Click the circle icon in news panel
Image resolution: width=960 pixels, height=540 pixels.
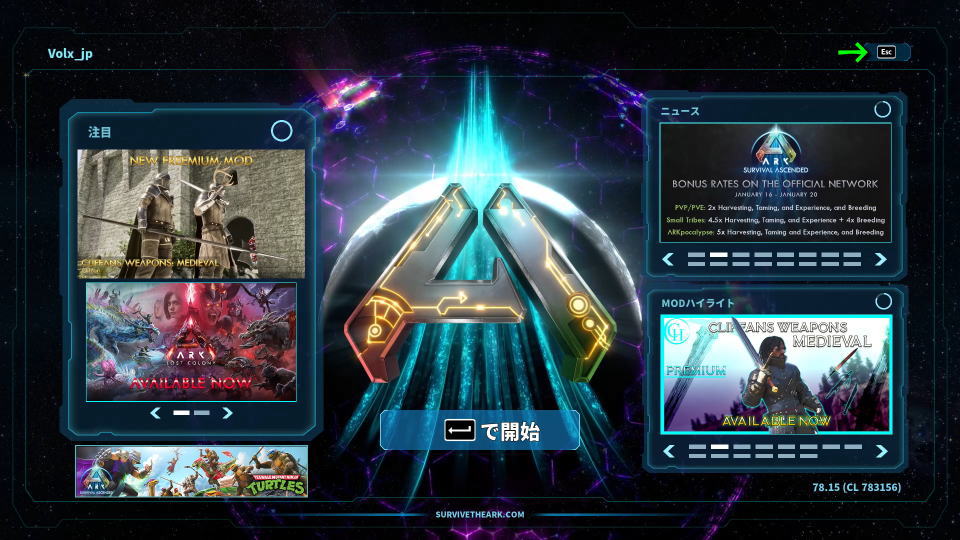882,110
